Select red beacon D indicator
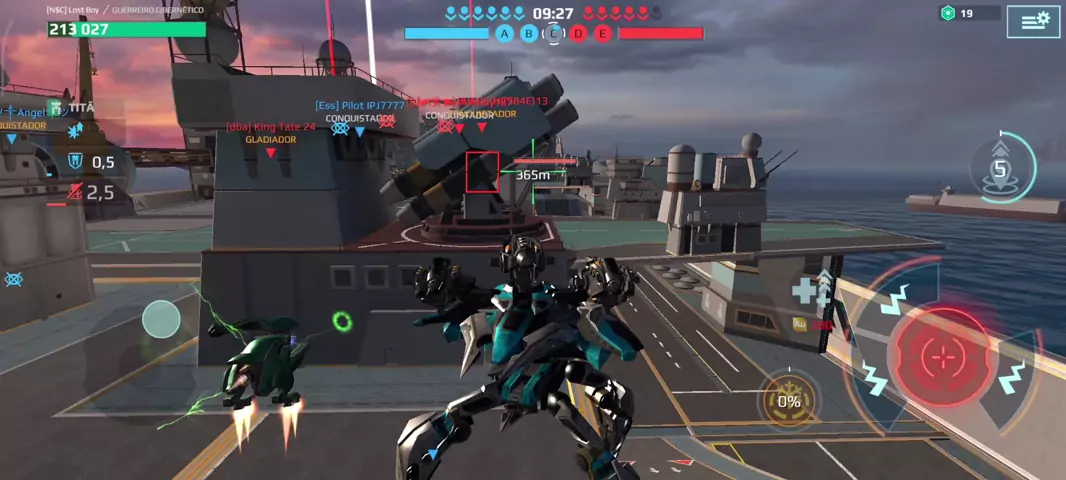This screenshot has height=480, width=1066. tap(578, 34)
